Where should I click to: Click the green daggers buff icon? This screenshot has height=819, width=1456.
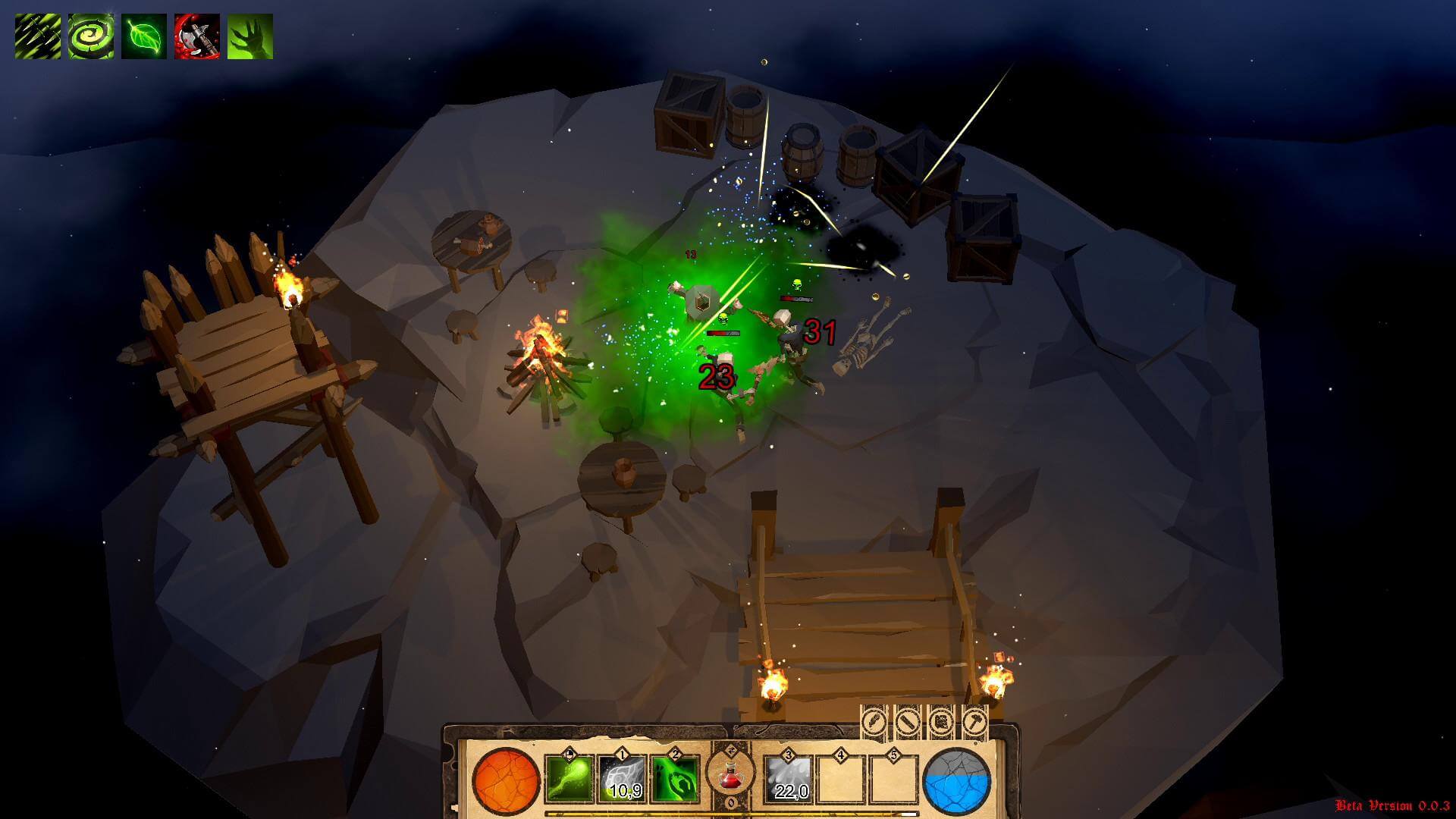[38, 36]
